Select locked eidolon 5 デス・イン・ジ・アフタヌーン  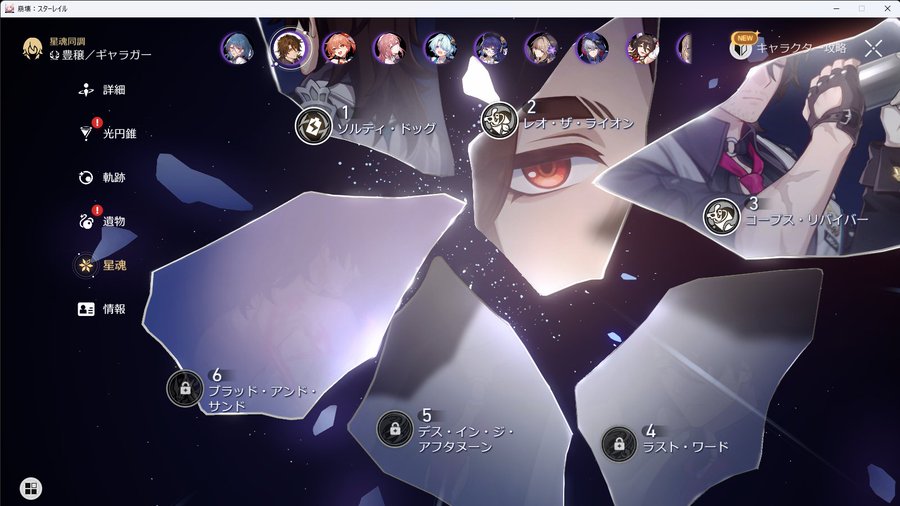[395, 429]
